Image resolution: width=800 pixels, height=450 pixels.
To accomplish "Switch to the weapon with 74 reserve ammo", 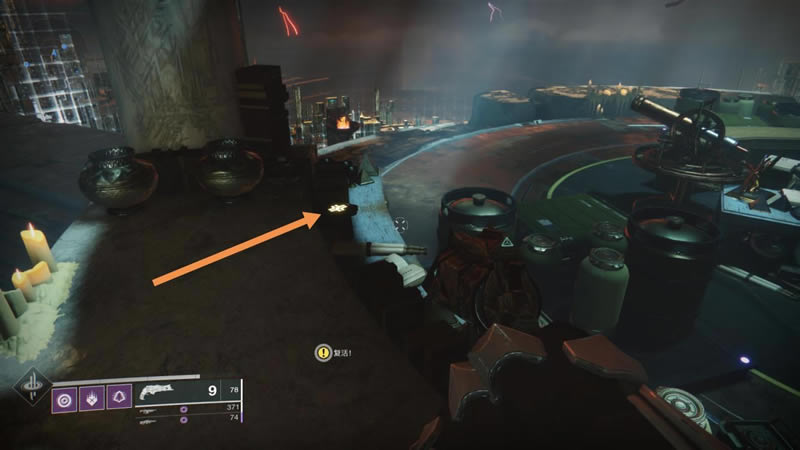I will 148,422.
